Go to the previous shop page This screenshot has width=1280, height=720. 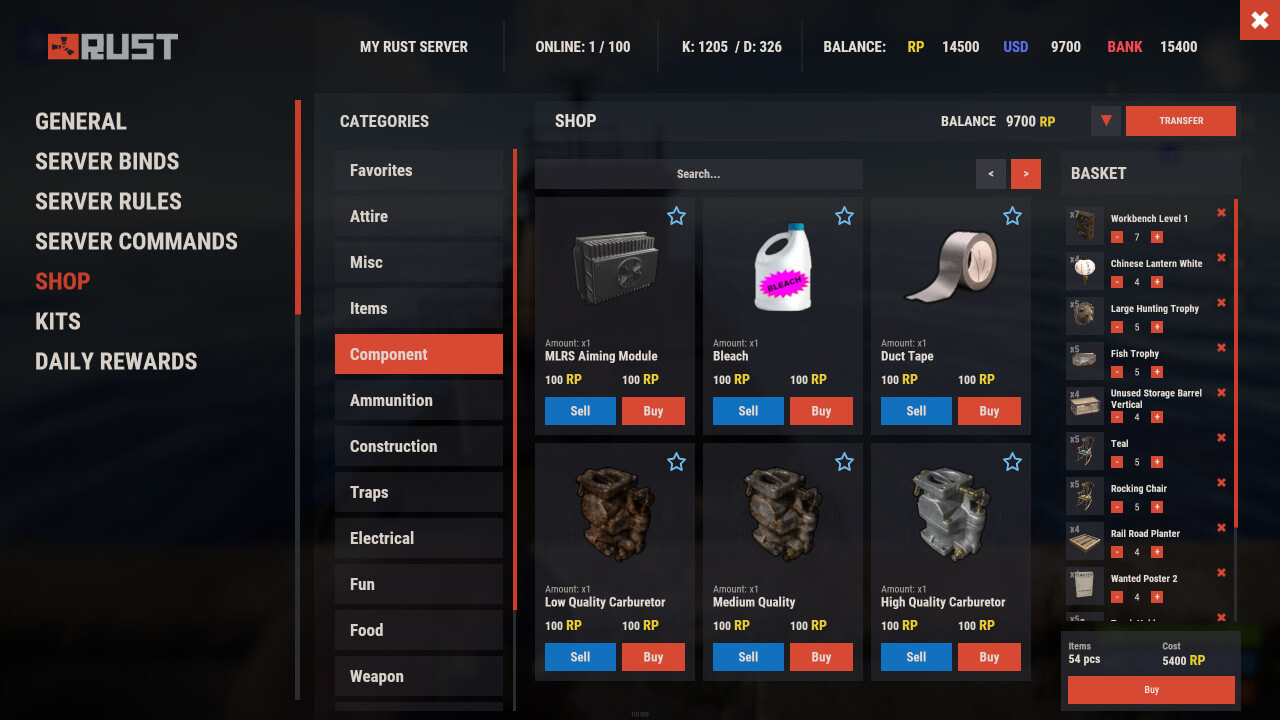point(990,174)
